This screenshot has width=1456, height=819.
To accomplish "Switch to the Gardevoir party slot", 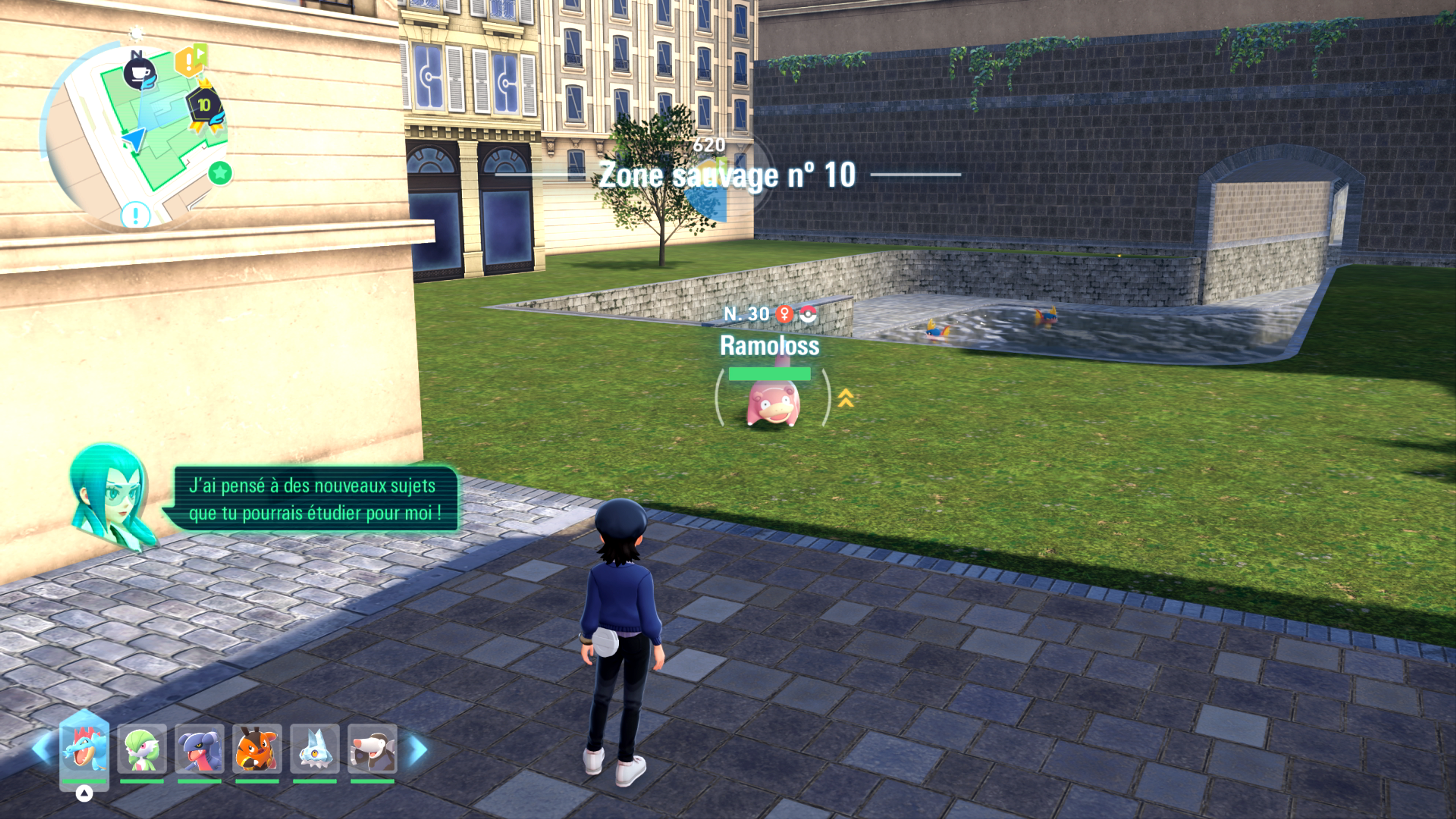I will click(142, 749).
